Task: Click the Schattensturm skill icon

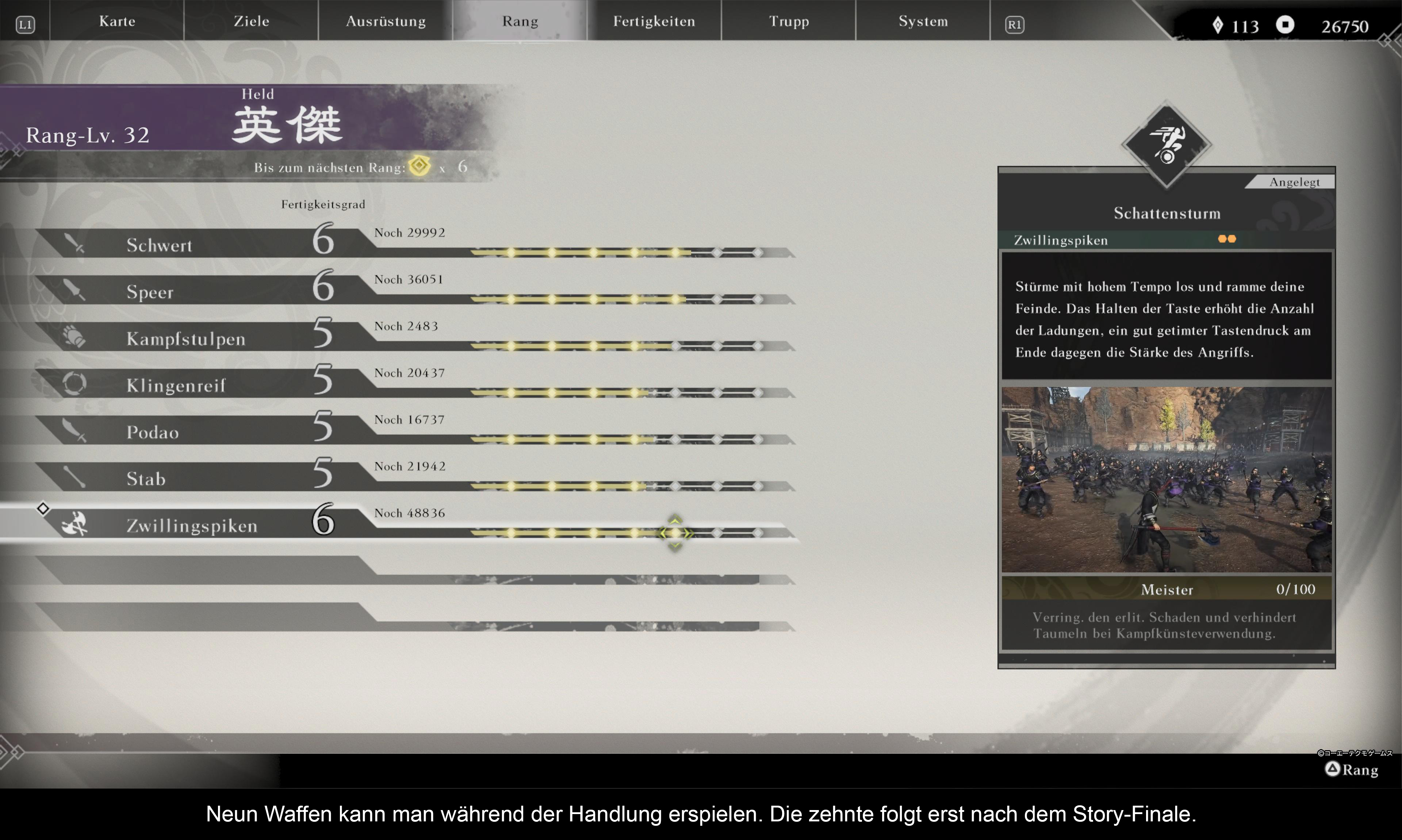Action: point(1166,144)
